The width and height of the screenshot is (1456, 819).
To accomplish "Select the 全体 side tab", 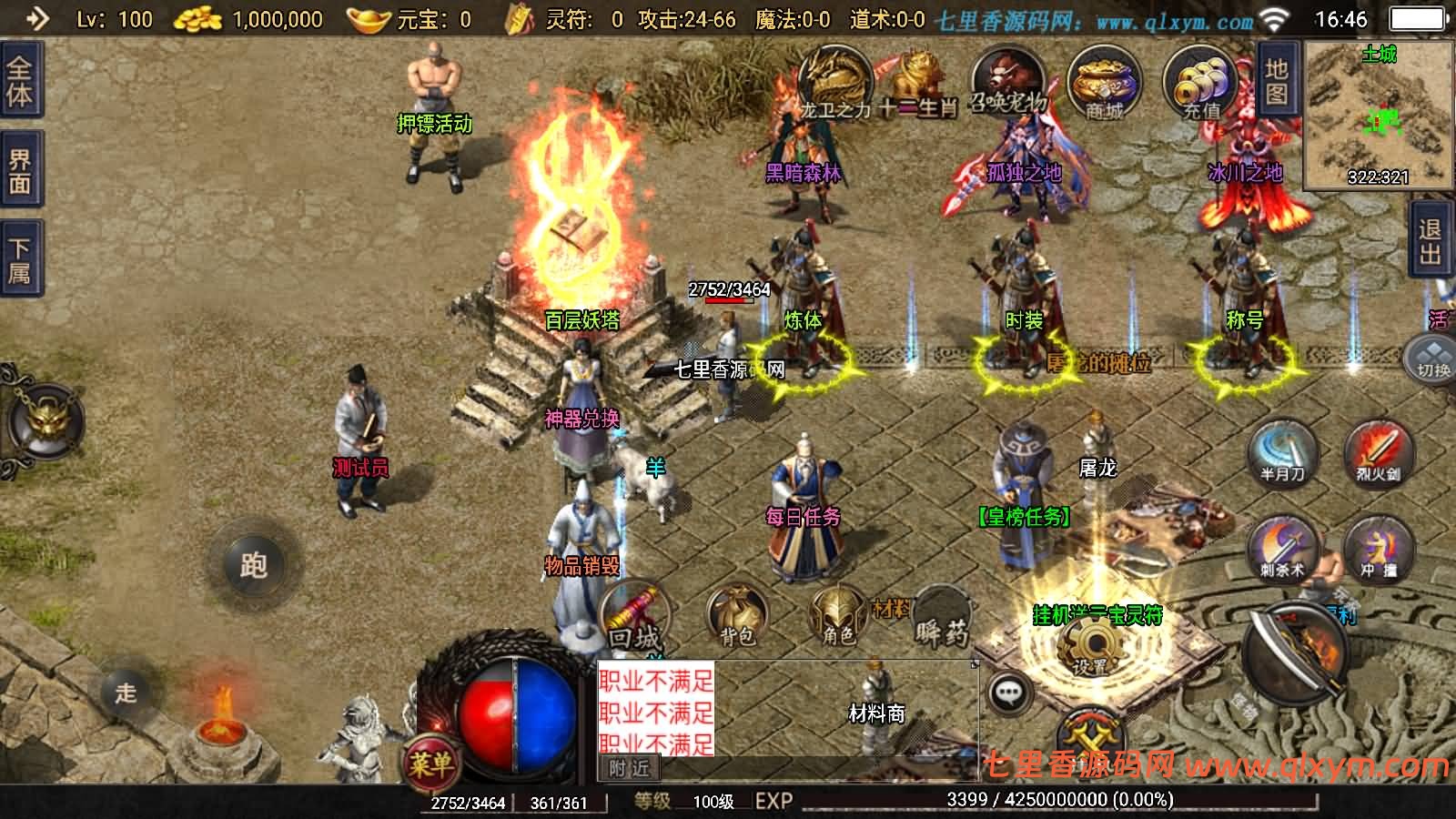I will pyautogui.click(x=20, y=82).
